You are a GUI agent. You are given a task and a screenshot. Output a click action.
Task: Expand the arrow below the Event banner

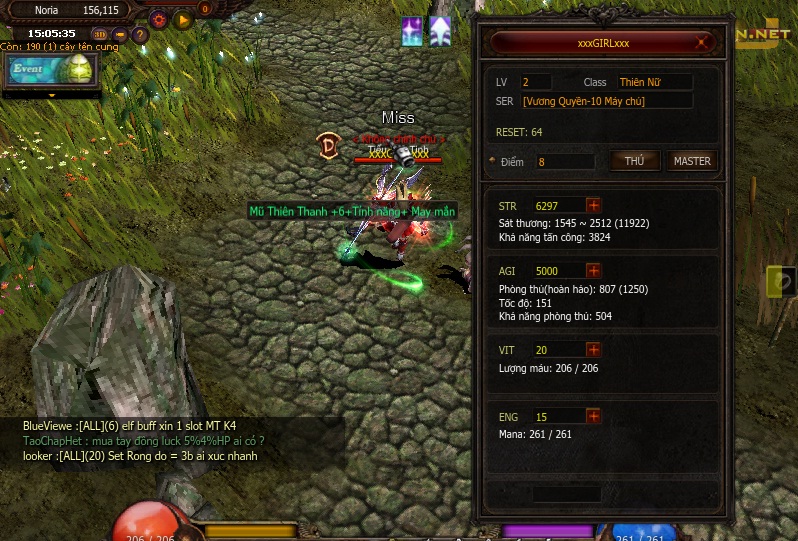tap(51, 95)
